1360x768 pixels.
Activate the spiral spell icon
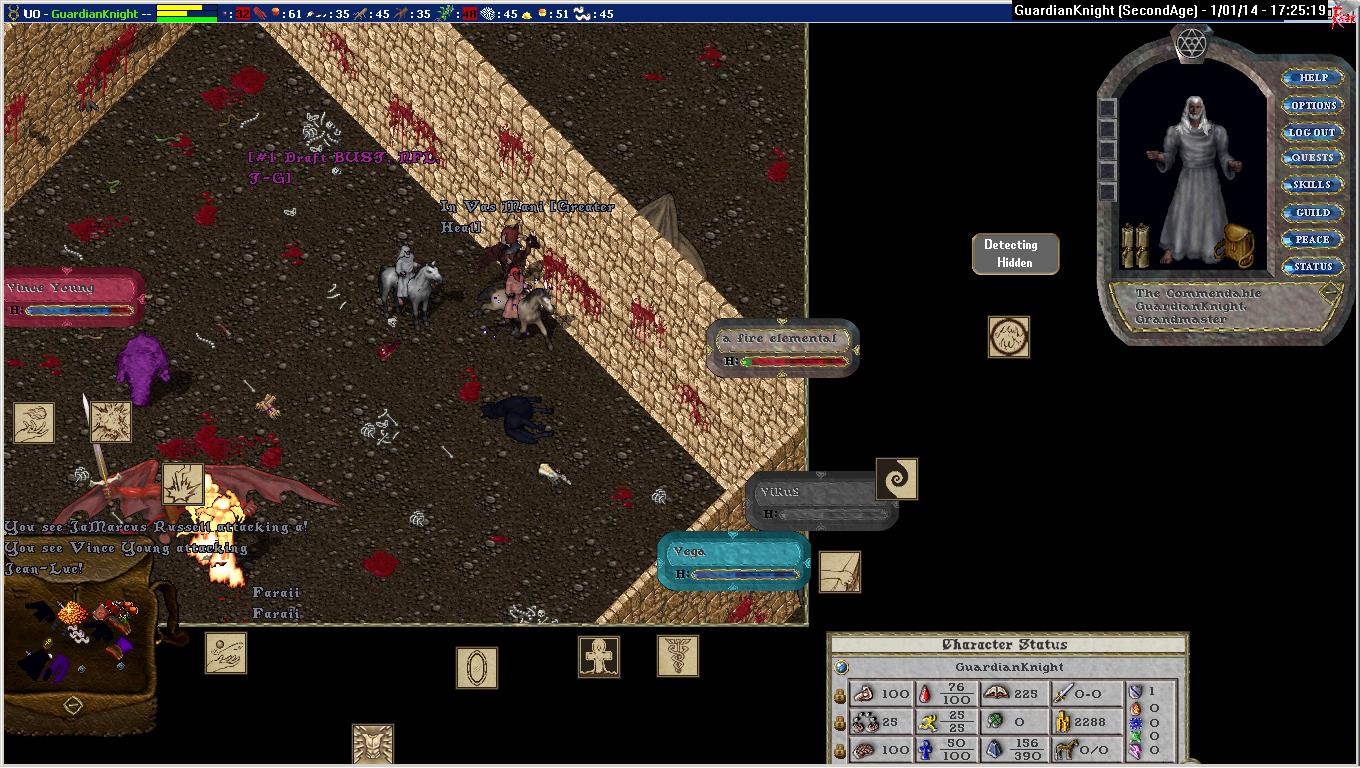(x=896, y=479)
